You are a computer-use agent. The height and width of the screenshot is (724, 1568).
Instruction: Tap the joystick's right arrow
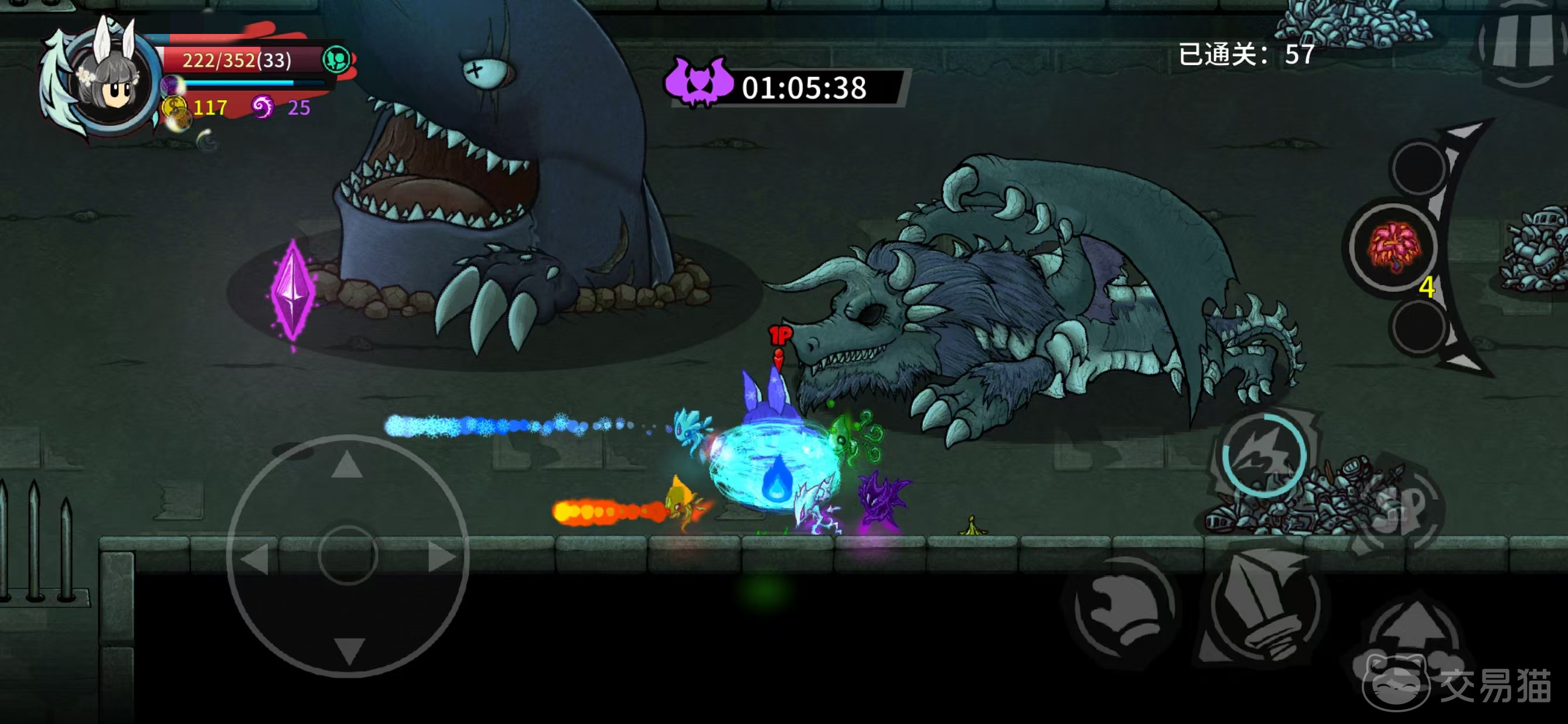pyautogui.click(x=441, y=556)
